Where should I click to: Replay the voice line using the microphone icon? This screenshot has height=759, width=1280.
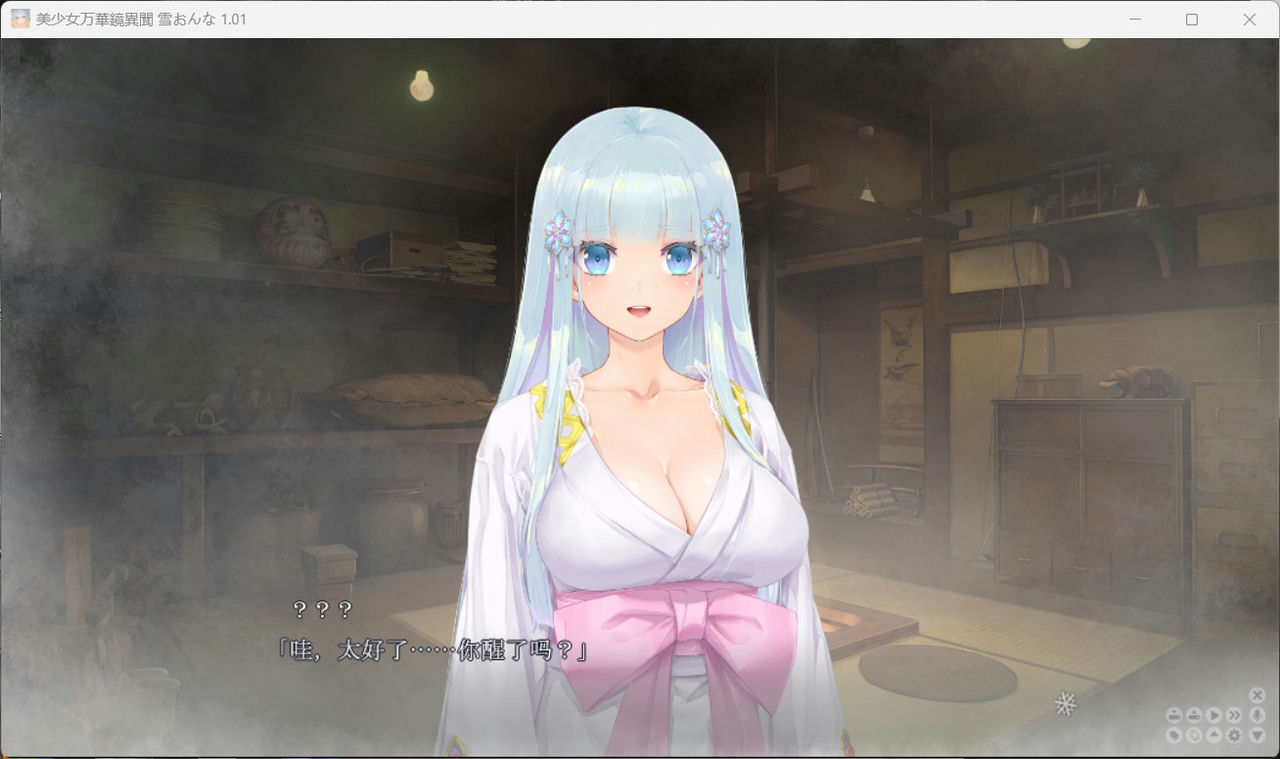[x=1256, y=715]
